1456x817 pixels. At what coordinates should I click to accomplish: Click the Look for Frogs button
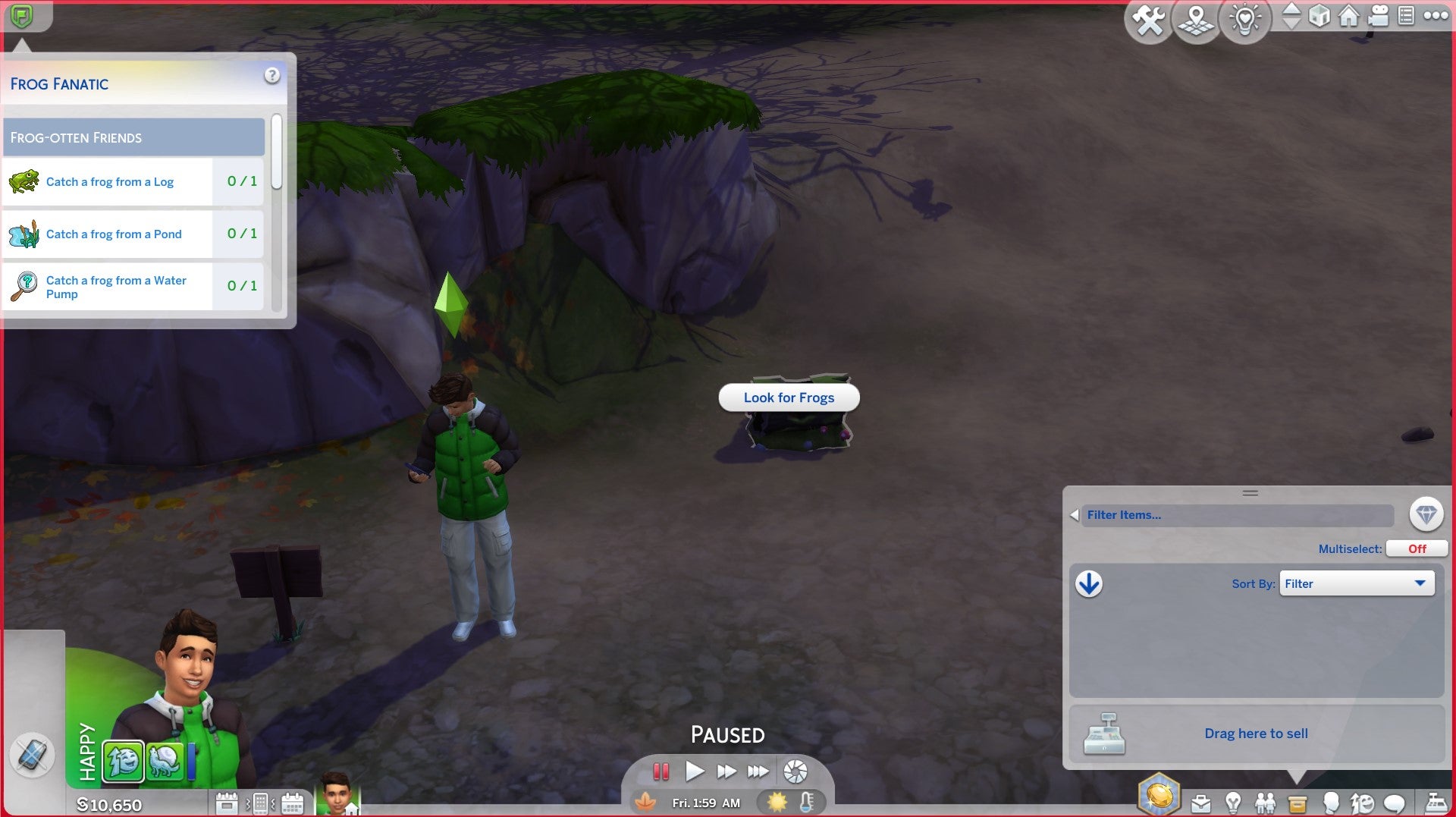tap(789, 397)
